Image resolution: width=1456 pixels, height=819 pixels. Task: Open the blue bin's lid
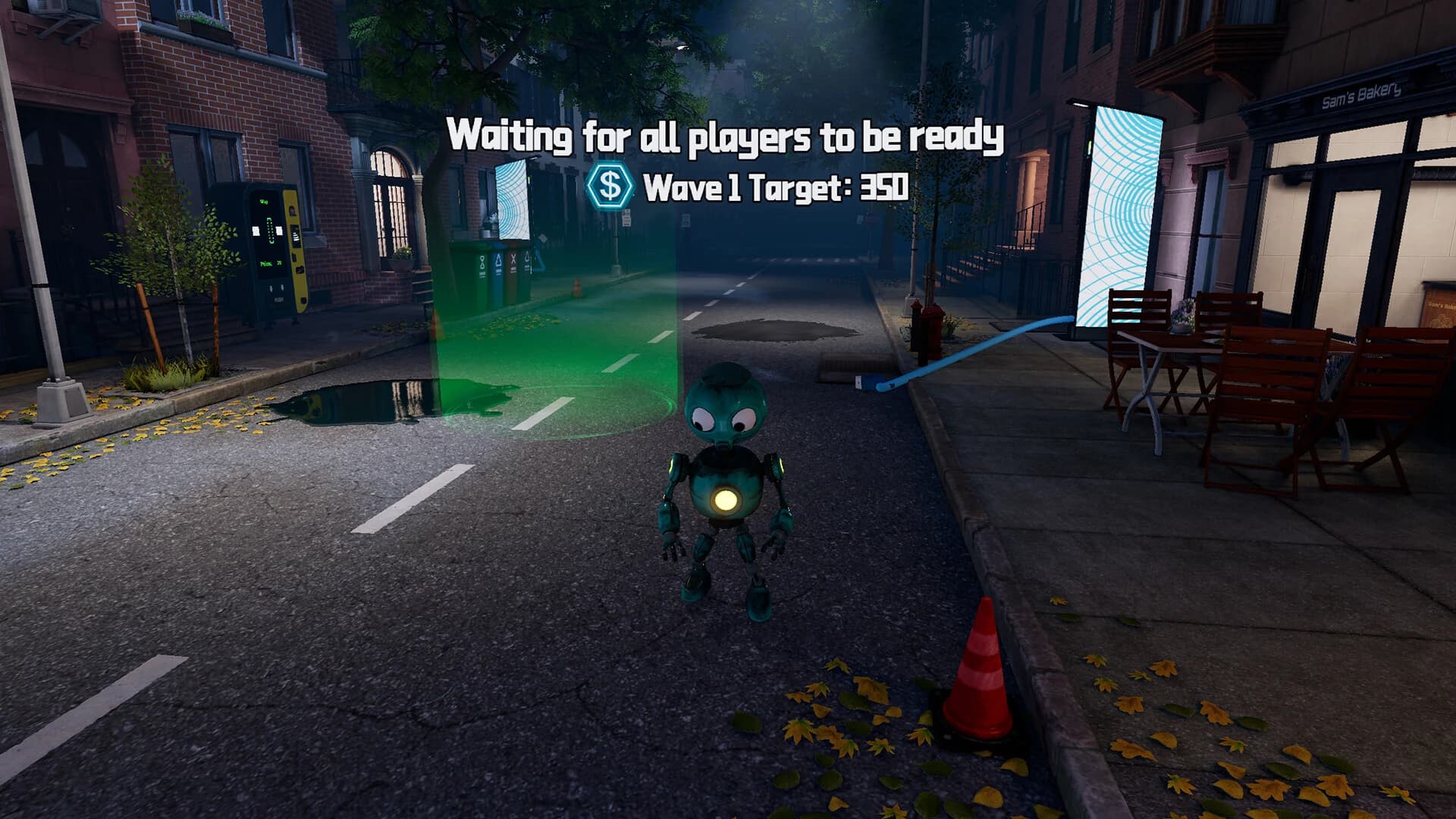500,245
